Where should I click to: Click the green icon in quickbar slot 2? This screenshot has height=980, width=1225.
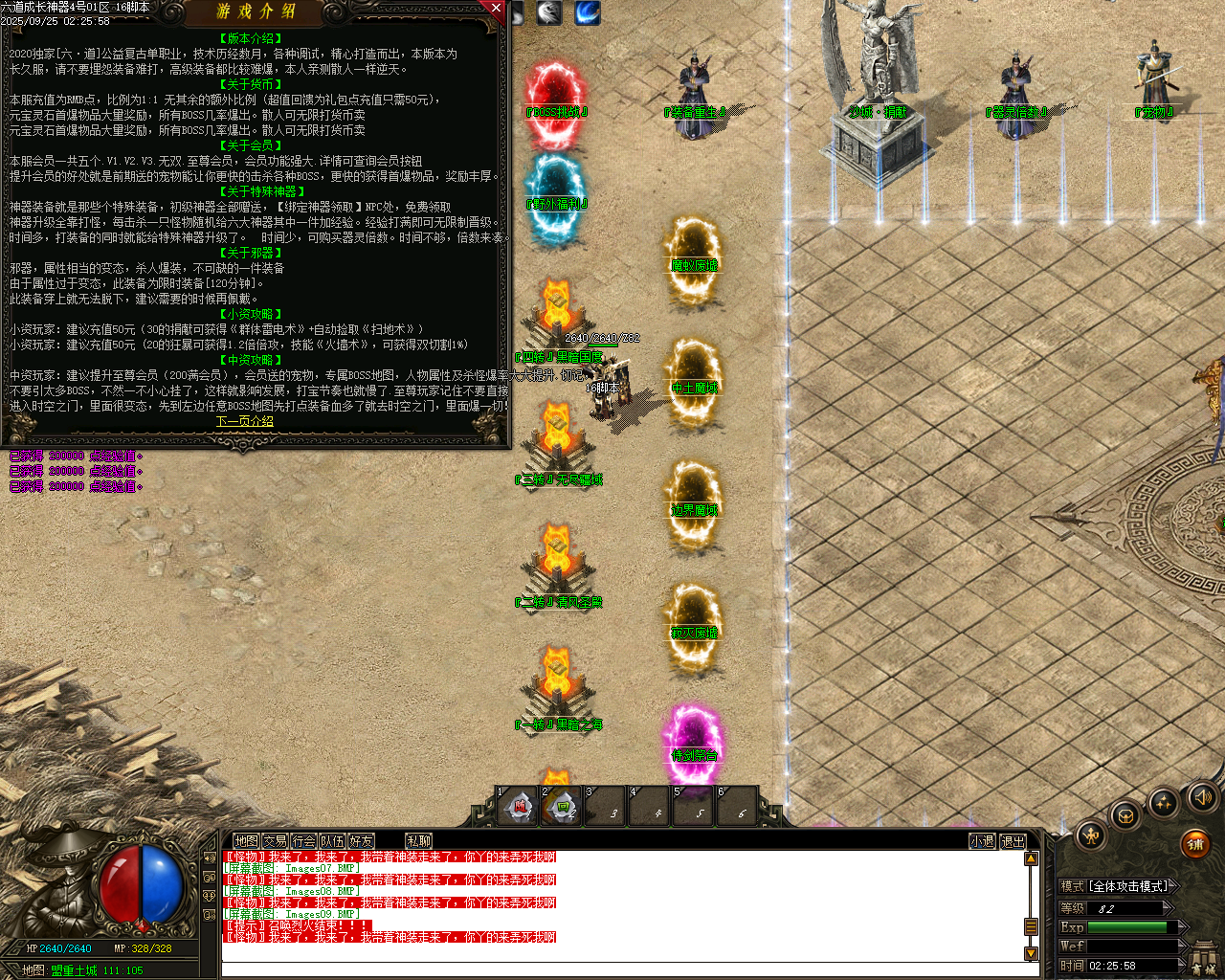[x=563, y=807]
